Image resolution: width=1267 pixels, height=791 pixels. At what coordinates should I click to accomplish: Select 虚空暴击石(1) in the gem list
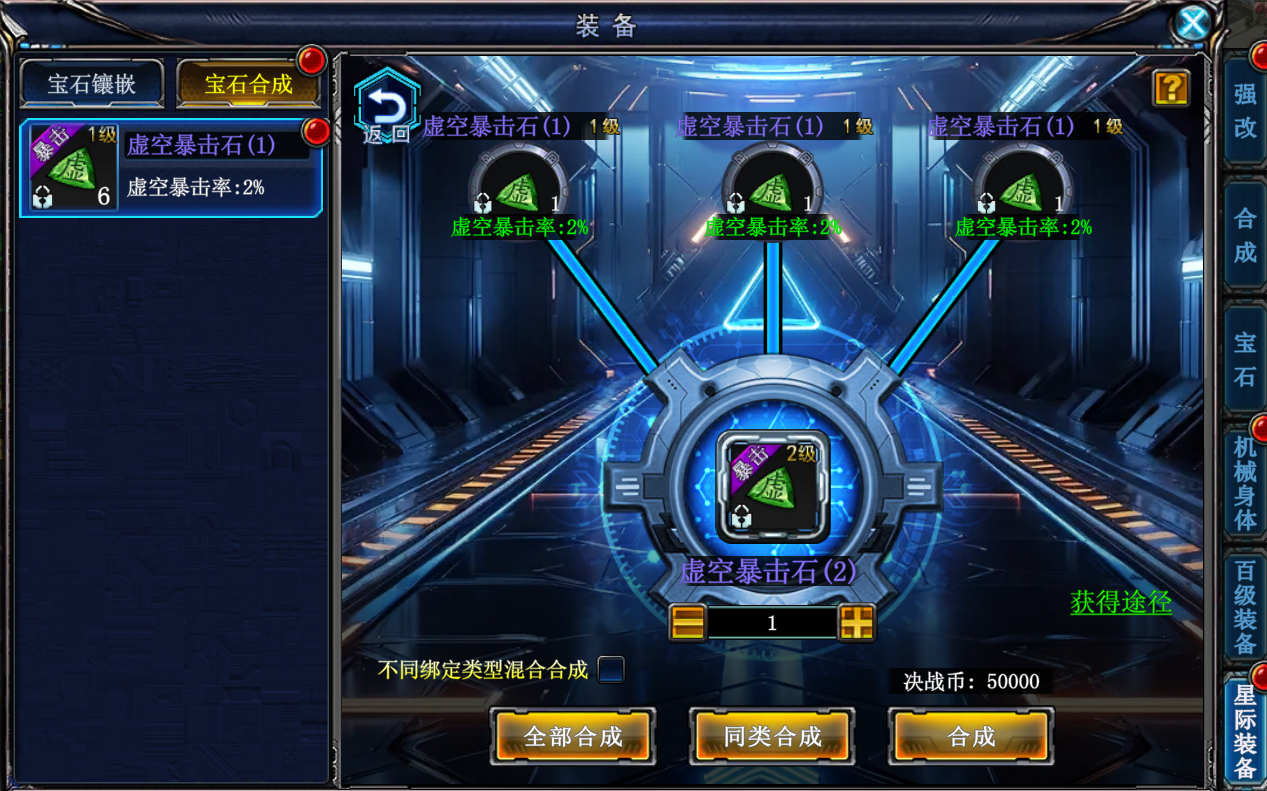pos(171,168)
